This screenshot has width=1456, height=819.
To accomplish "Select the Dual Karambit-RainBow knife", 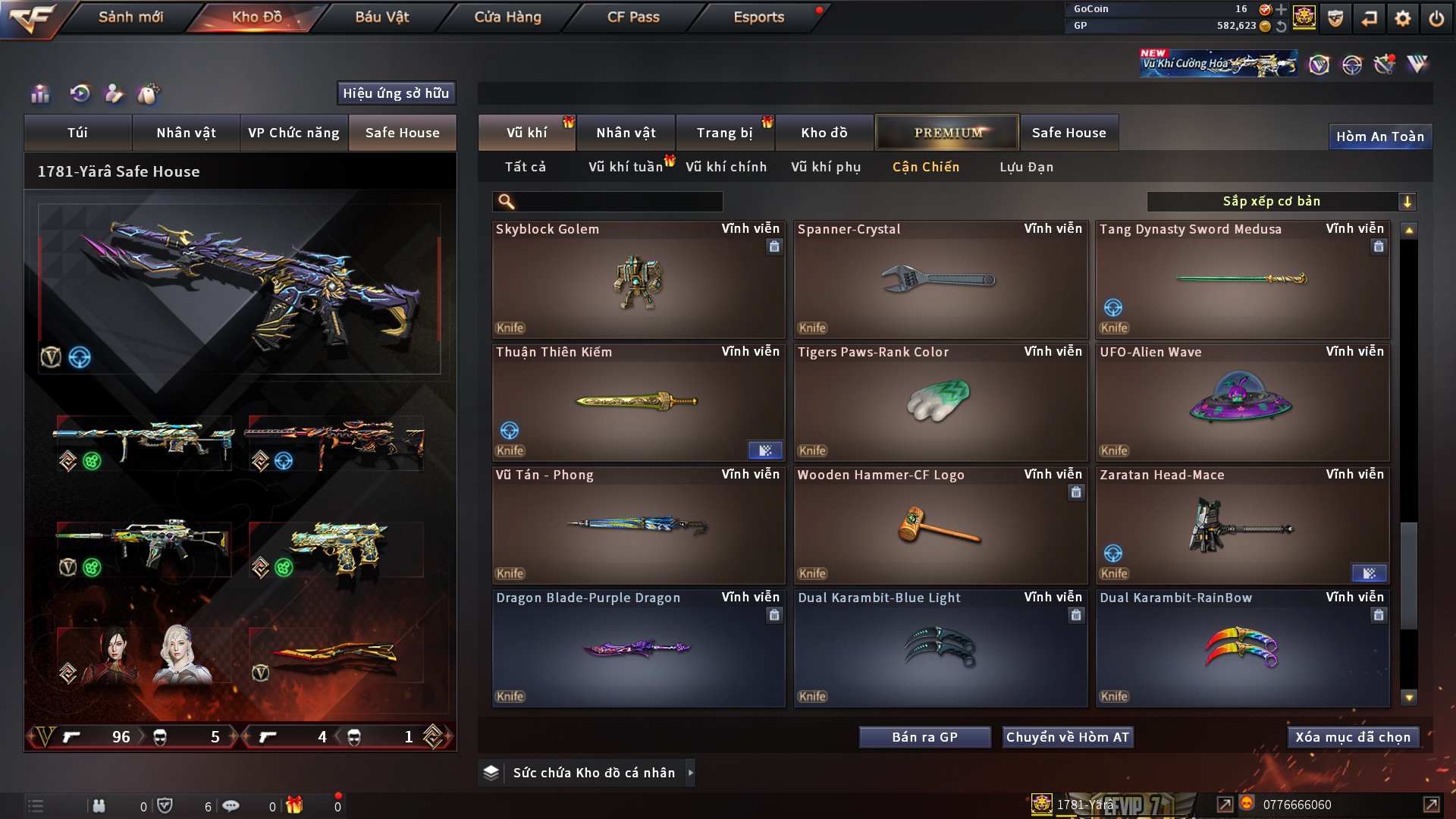I will tap(1241, 649).
